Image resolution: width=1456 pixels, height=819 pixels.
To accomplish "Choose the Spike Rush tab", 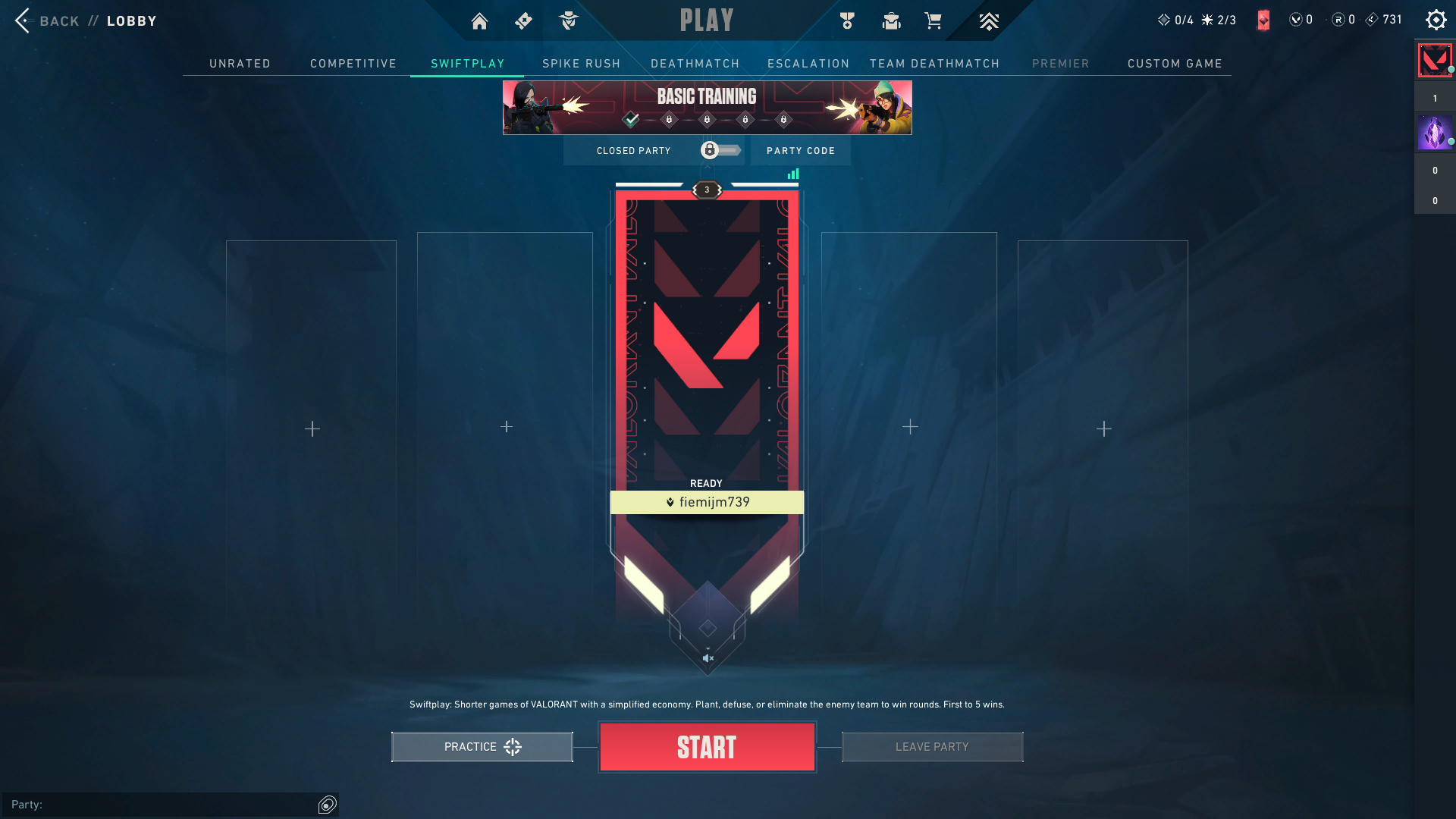I will [581, 64].
